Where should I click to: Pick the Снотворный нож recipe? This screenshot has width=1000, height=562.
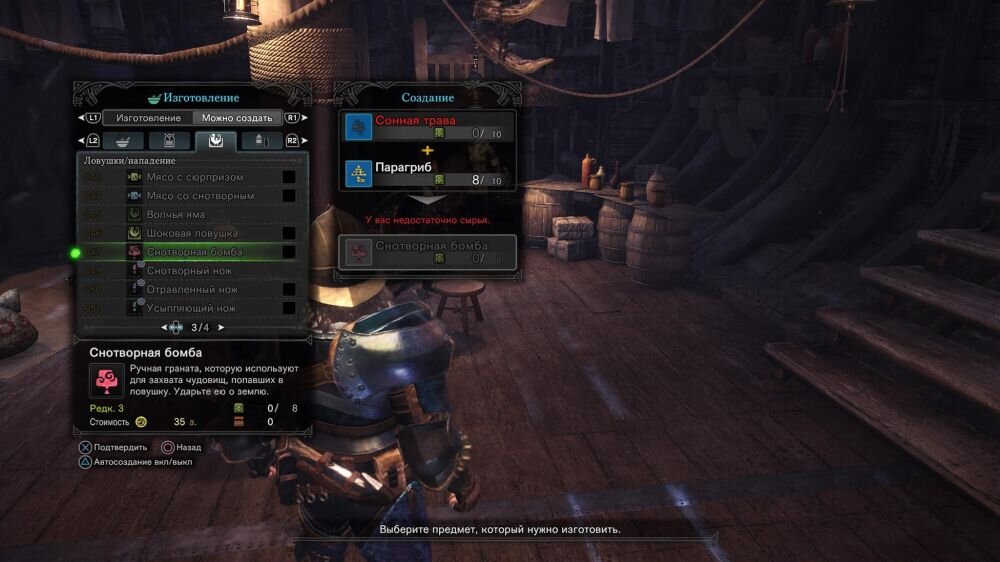pos(191,270)
